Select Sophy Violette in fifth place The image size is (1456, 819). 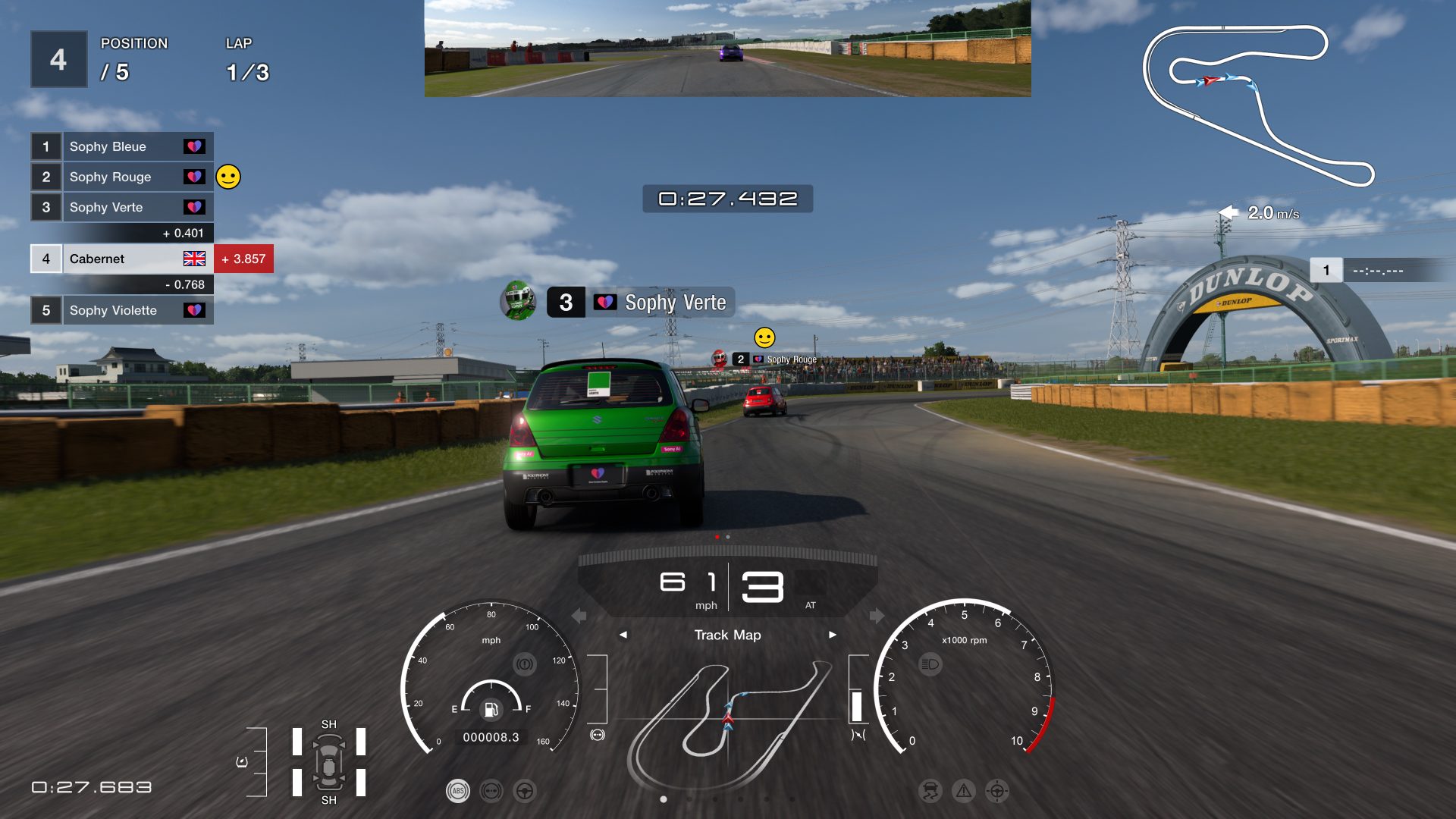pyautogui.click(x=121, y=310)
